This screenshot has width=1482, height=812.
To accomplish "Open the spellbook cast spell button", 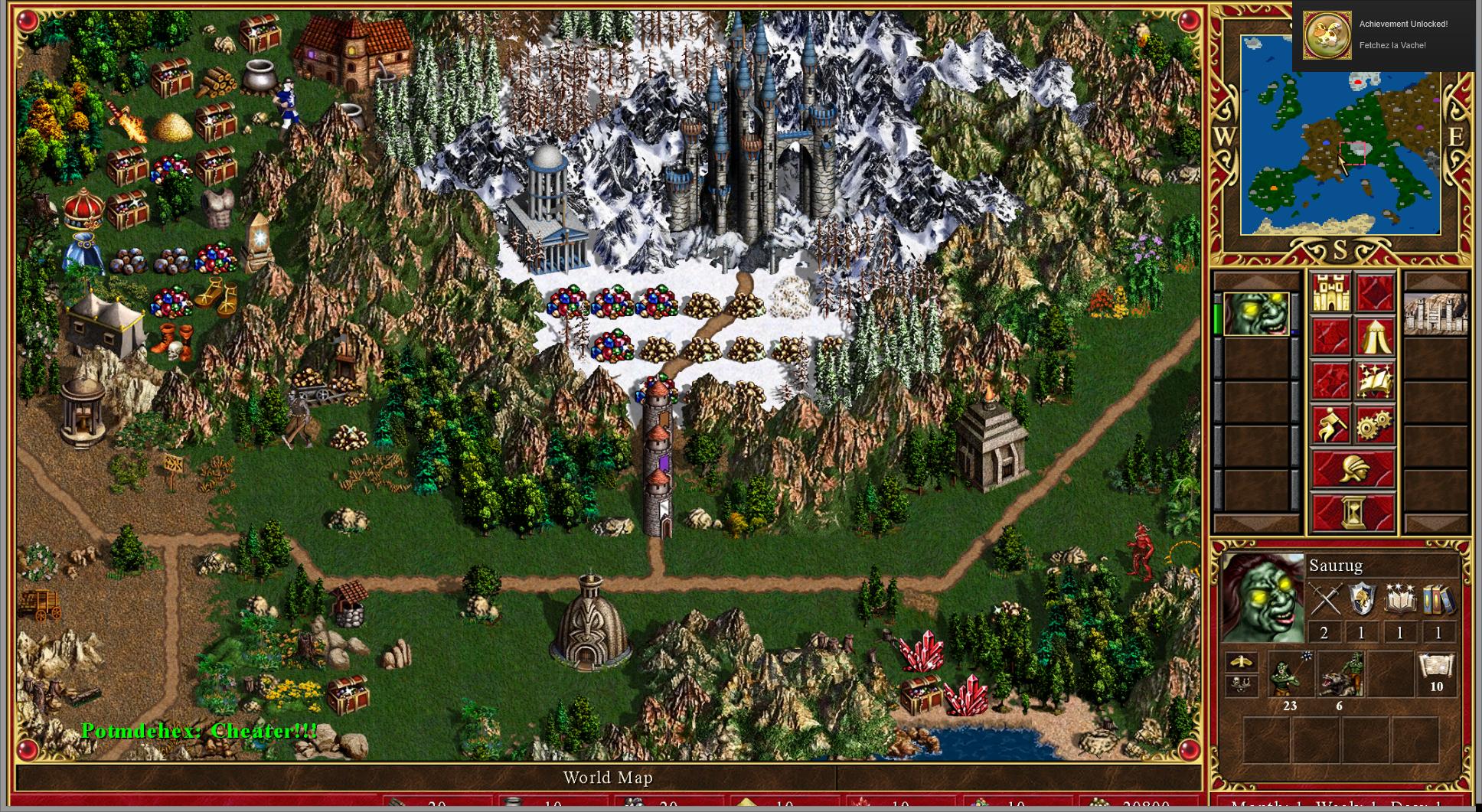I will (1374, 381).
